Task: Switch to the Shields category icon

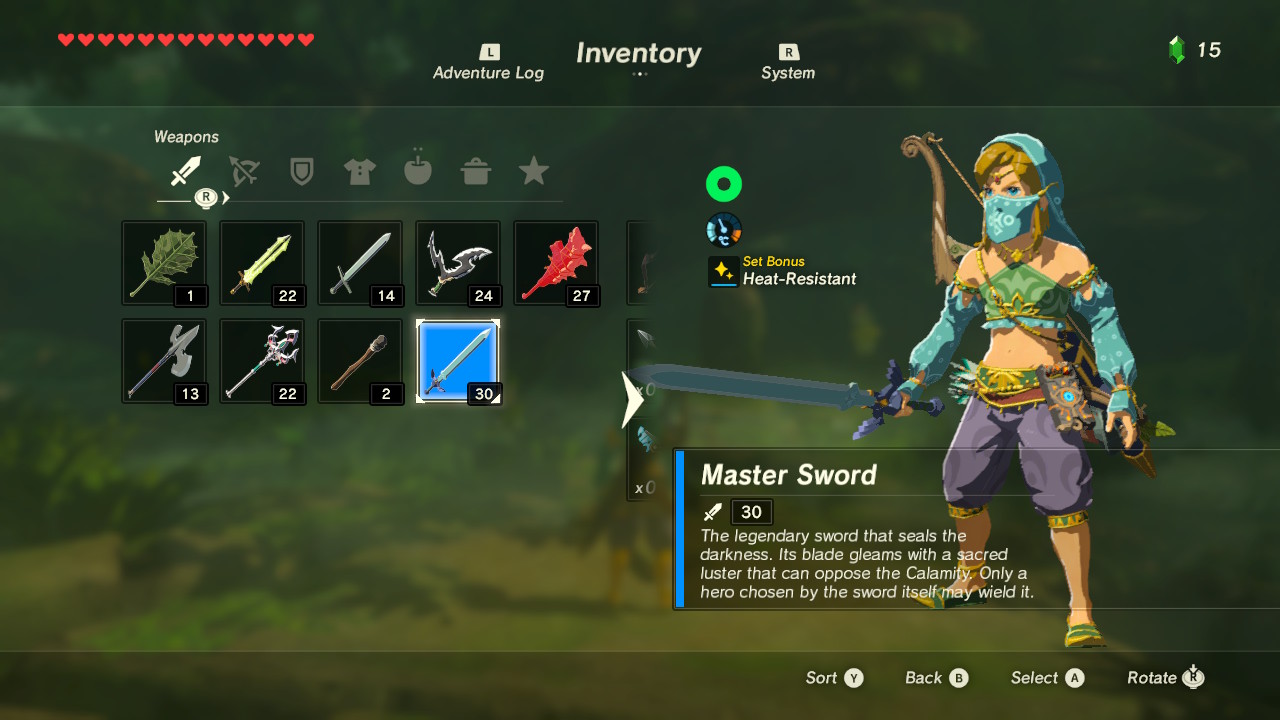Action: (x=301, y=170)
